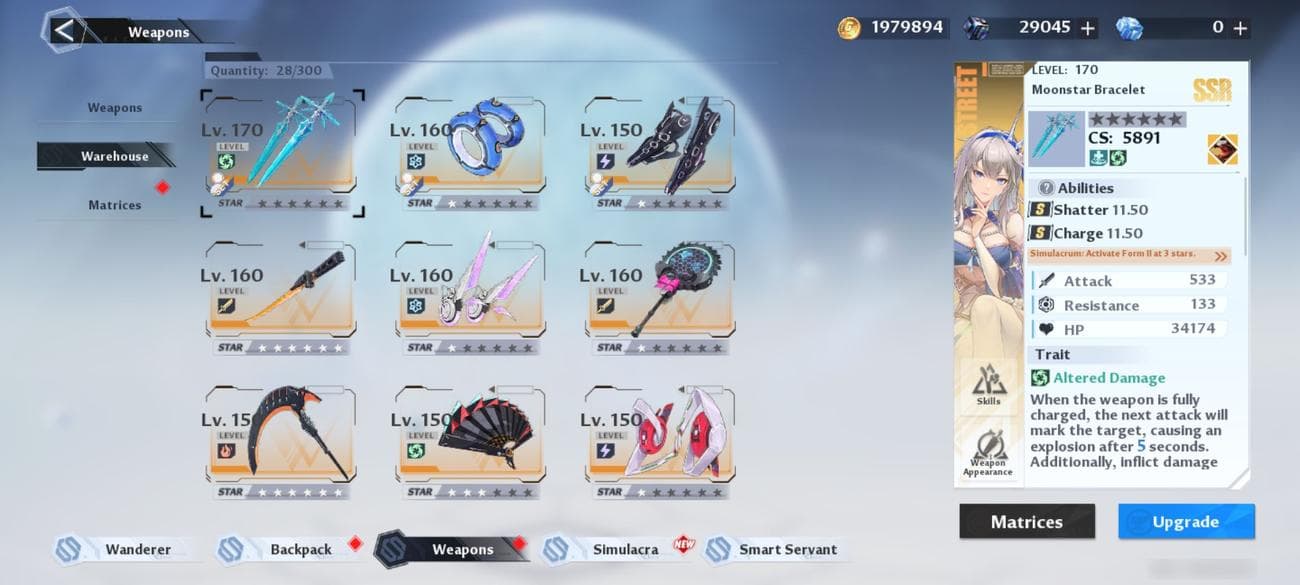The width and height of the screenshot is (1300, 585).
Task: Select the Weapons side tab
Action: 114,108
